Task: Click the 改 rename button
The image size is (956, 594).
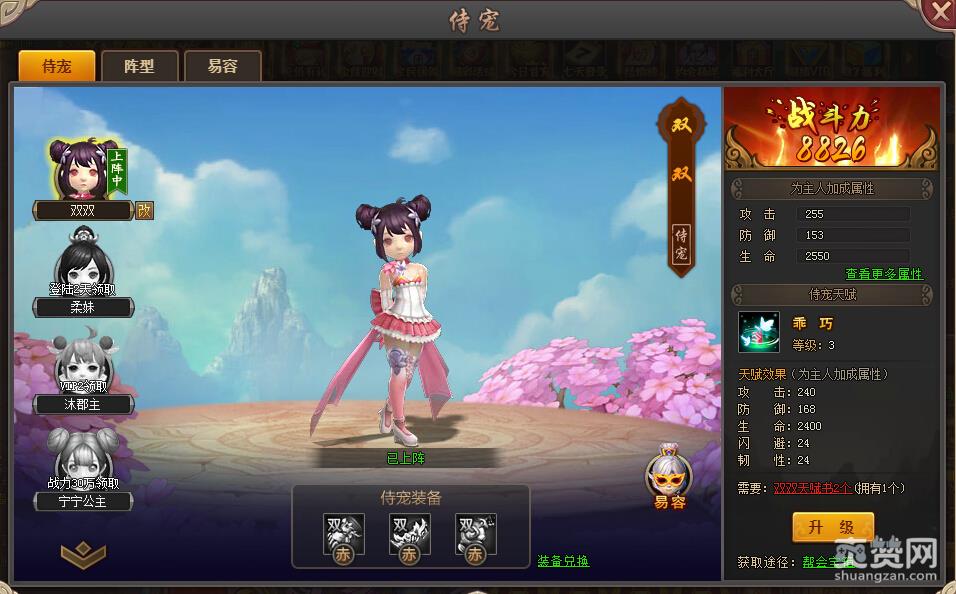Action: (x=144, y=211)
